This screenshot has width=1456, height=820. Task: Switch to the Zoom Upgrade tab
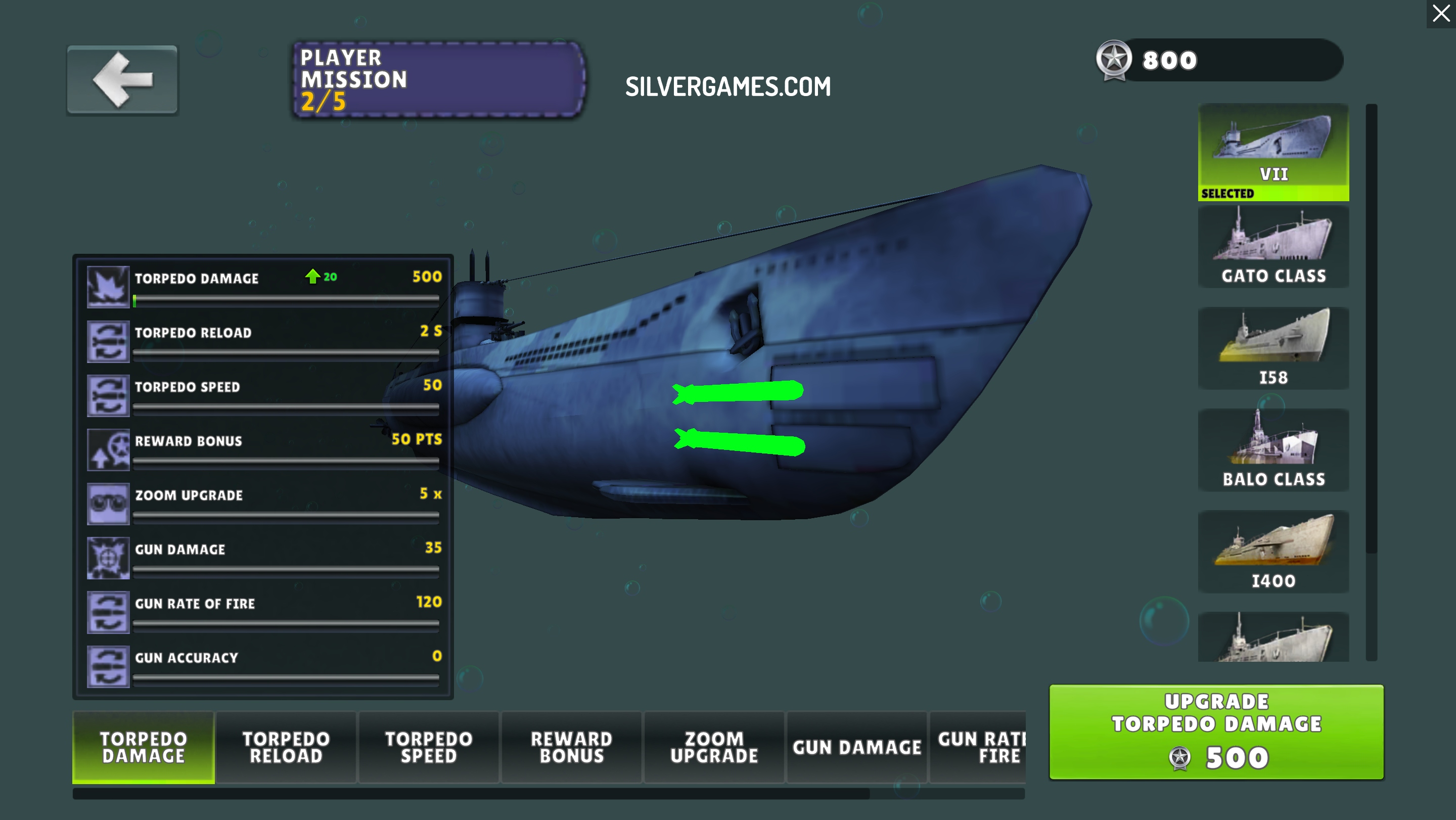pos(714,747)
